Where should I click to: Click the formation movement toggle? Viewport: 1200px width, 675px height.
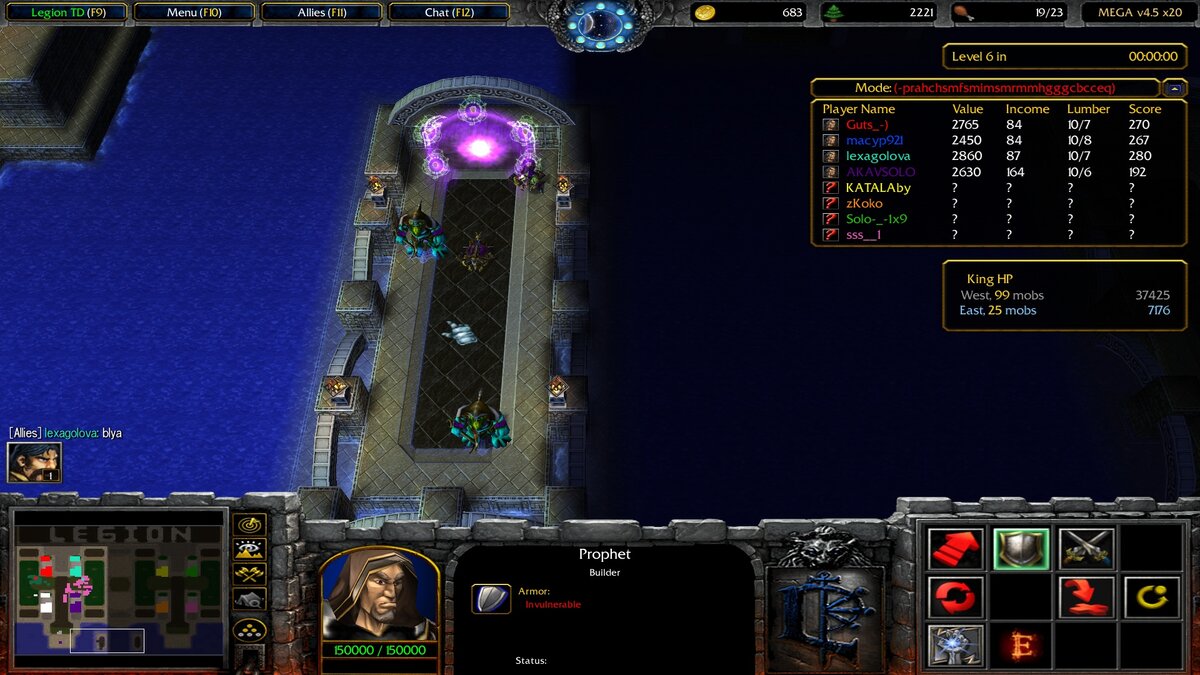coord(249,631)
